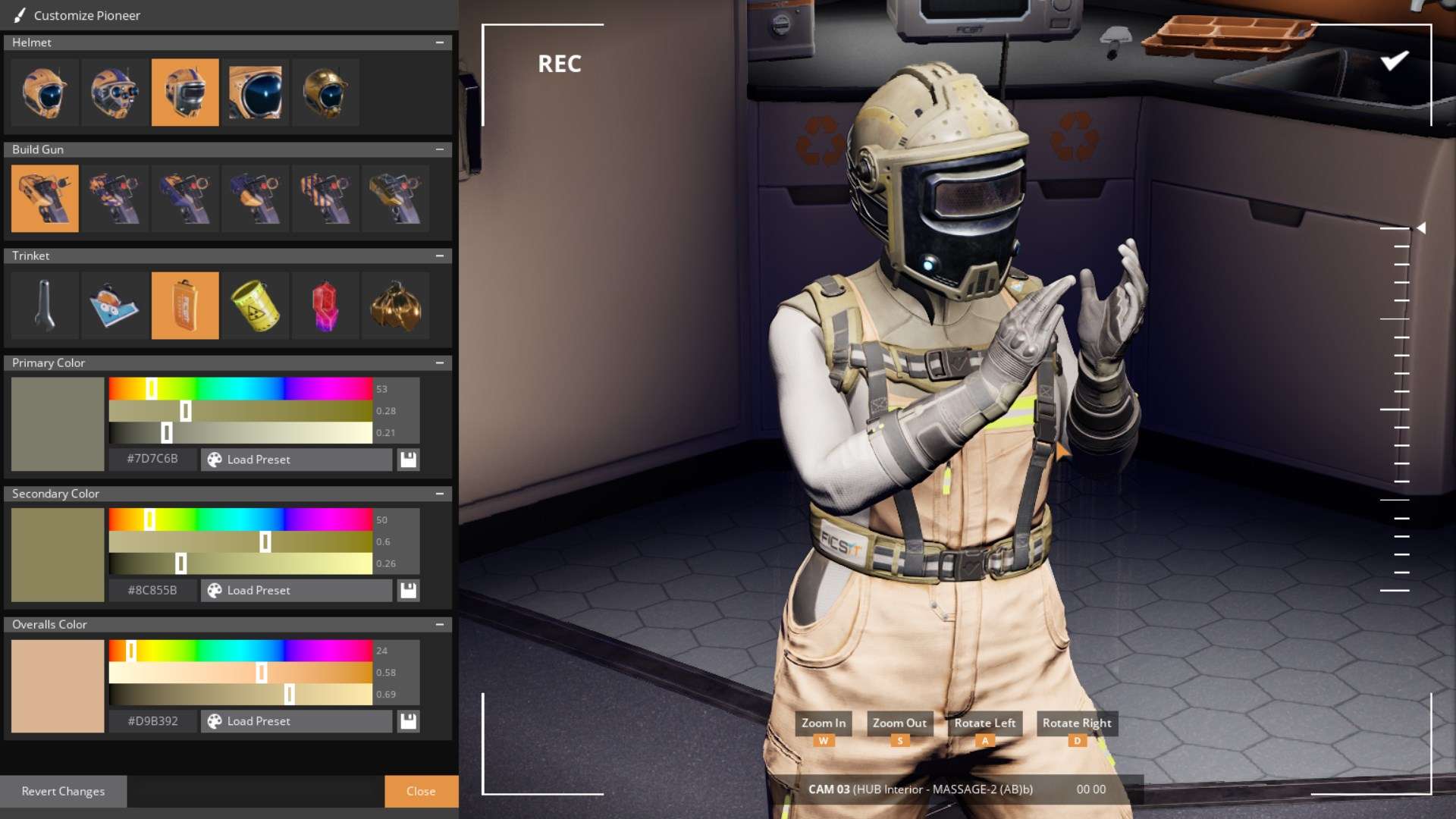Close the Customize Pioneer panel
Image resolution: width=1456 pixels, height=819 pixels.
tap(421, 791)
